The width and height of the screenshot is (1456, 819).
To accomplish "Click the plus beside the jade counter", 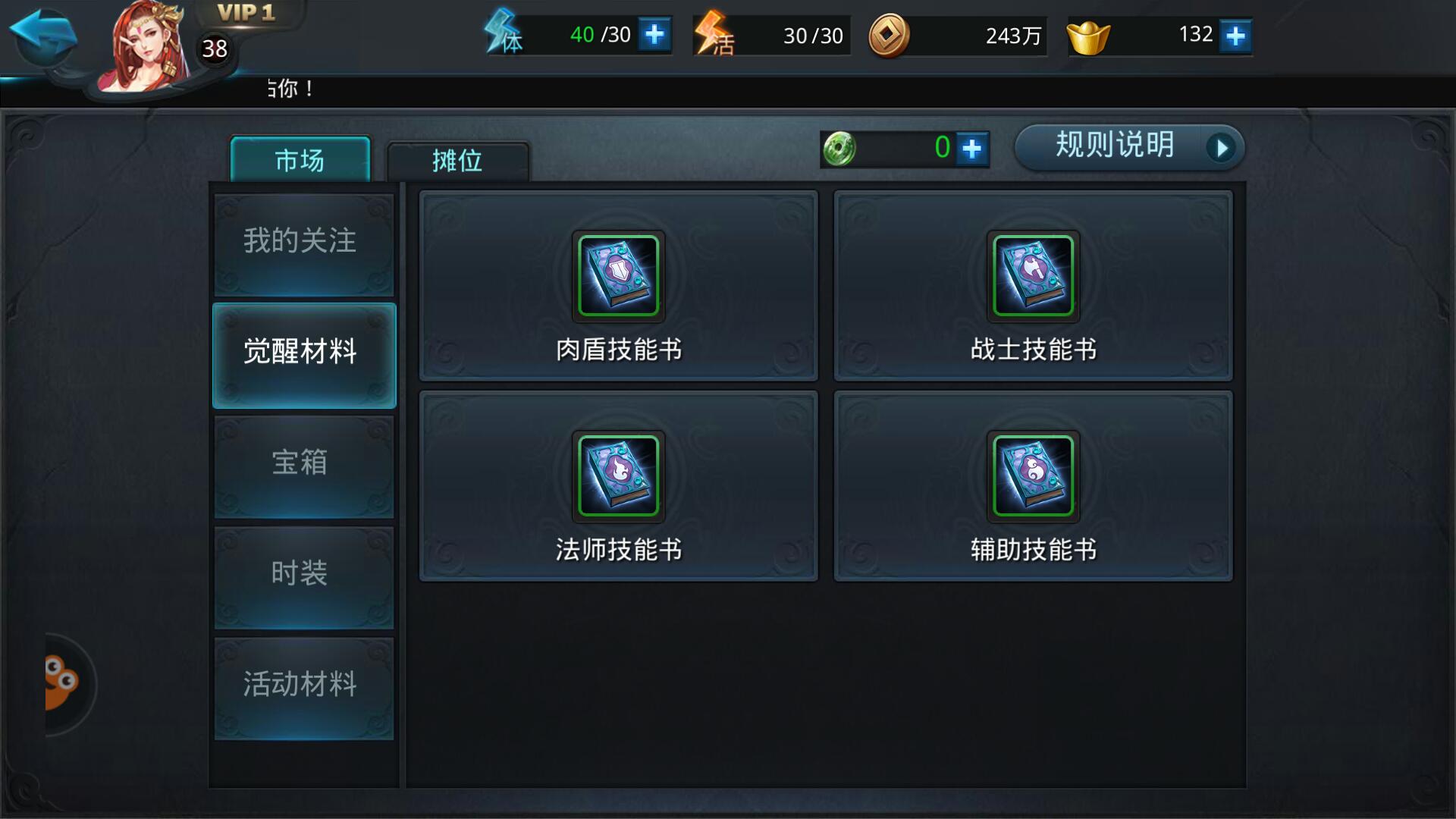I will pos(973,149).
